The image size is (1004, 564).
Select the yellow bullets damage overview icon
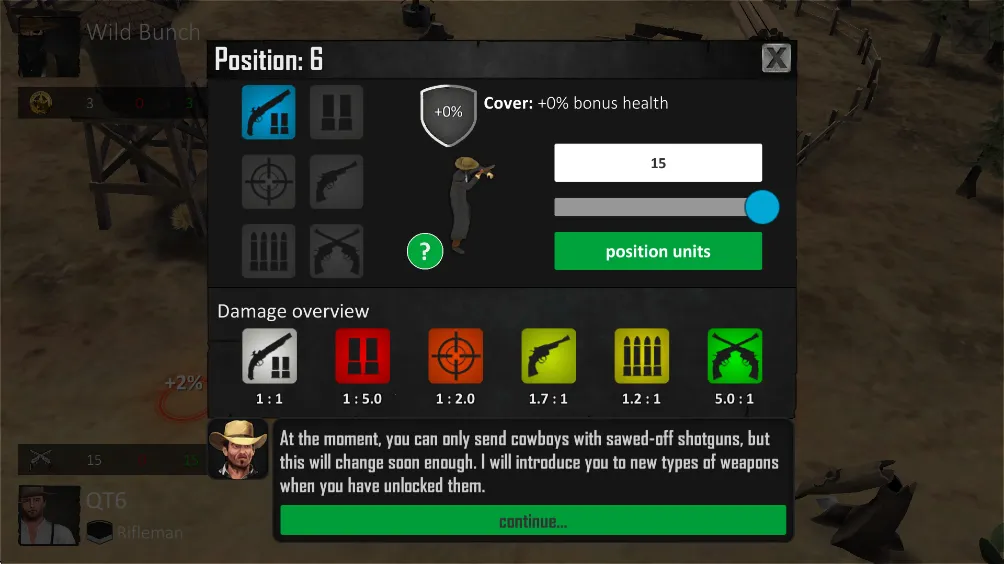click(642, 356)
